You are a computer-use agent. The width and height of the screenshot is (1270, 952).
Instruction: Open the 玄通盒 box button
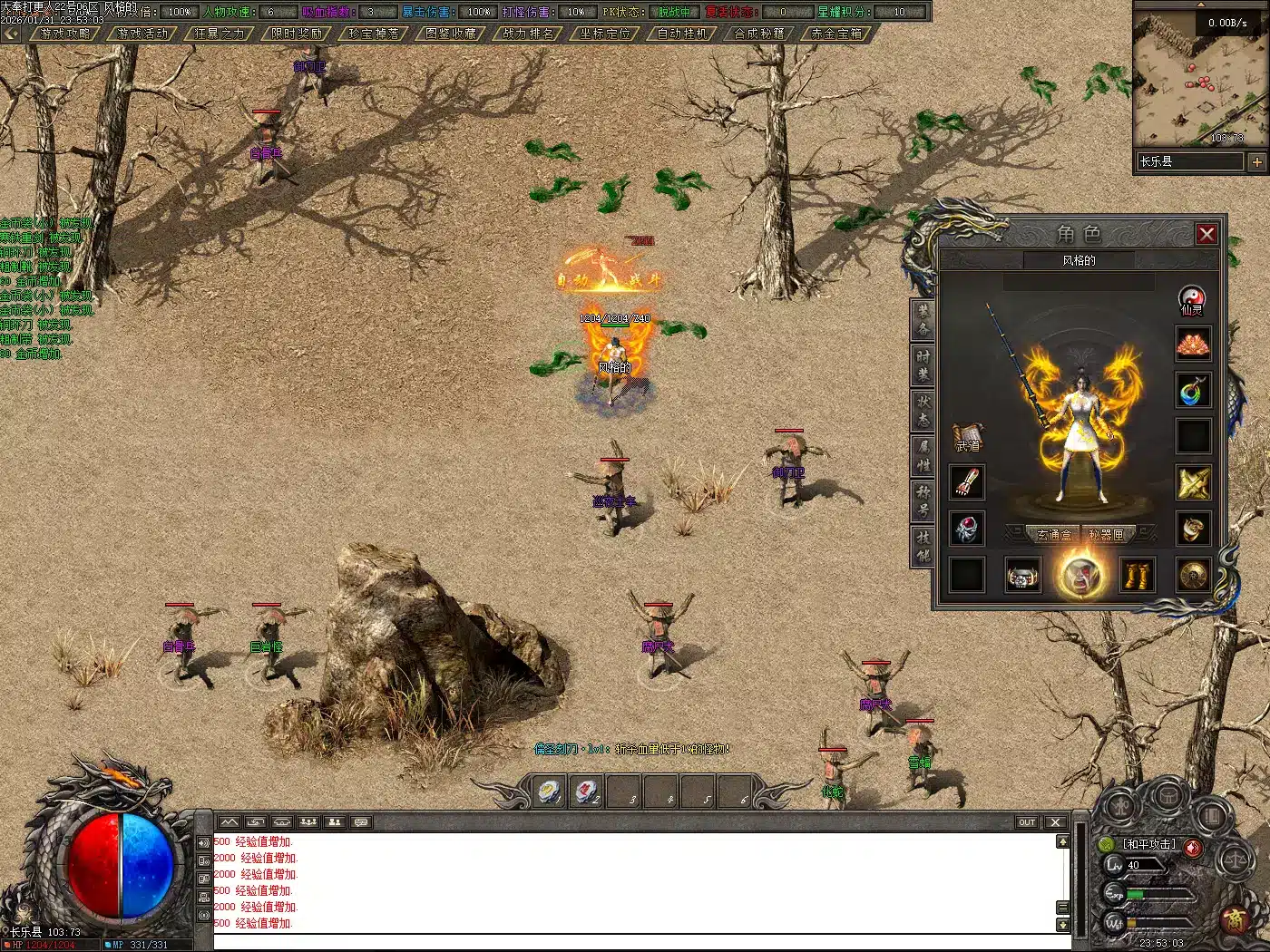click(x=1054, y=535)
